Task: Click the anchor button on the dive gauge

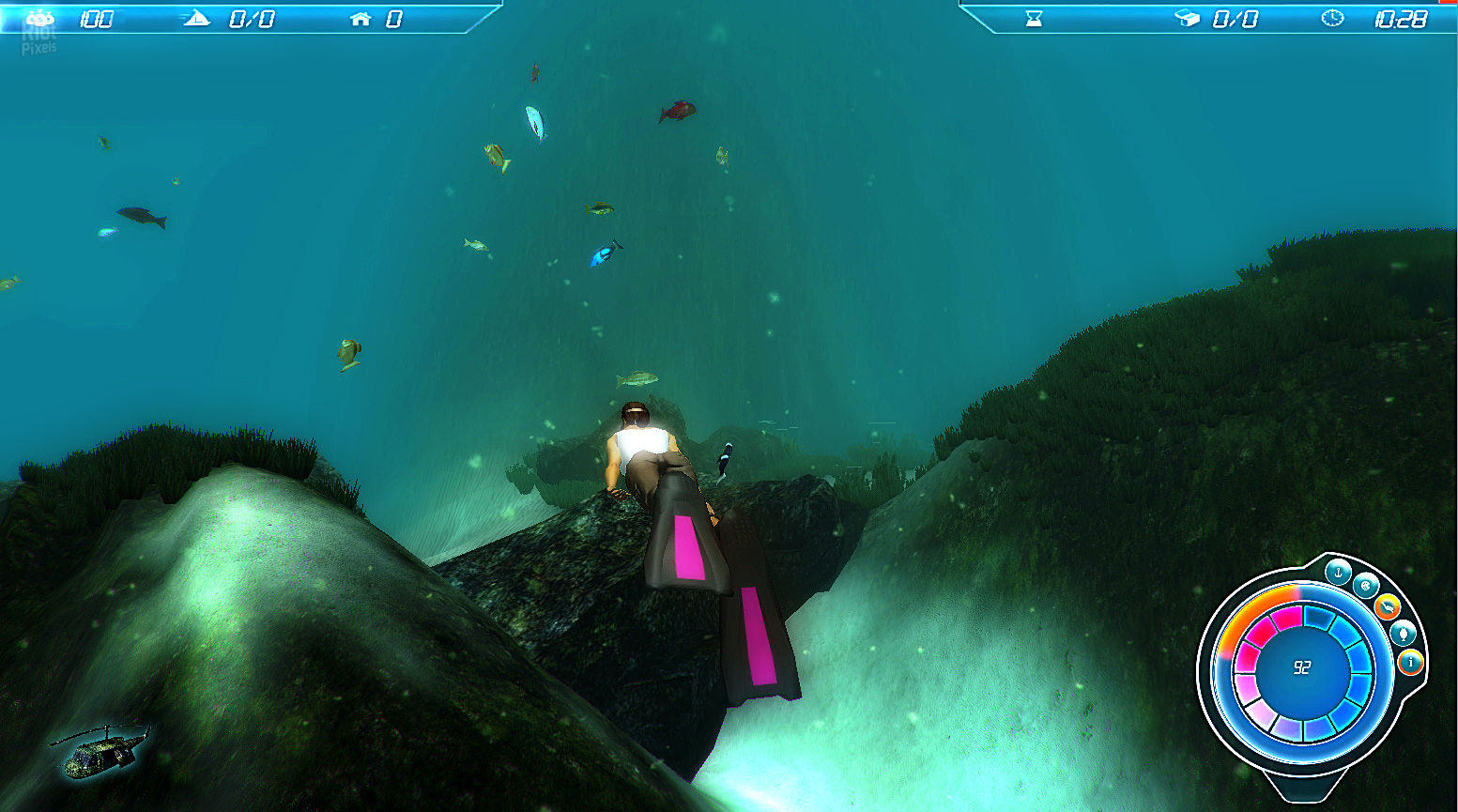Action: [1338, 572]
